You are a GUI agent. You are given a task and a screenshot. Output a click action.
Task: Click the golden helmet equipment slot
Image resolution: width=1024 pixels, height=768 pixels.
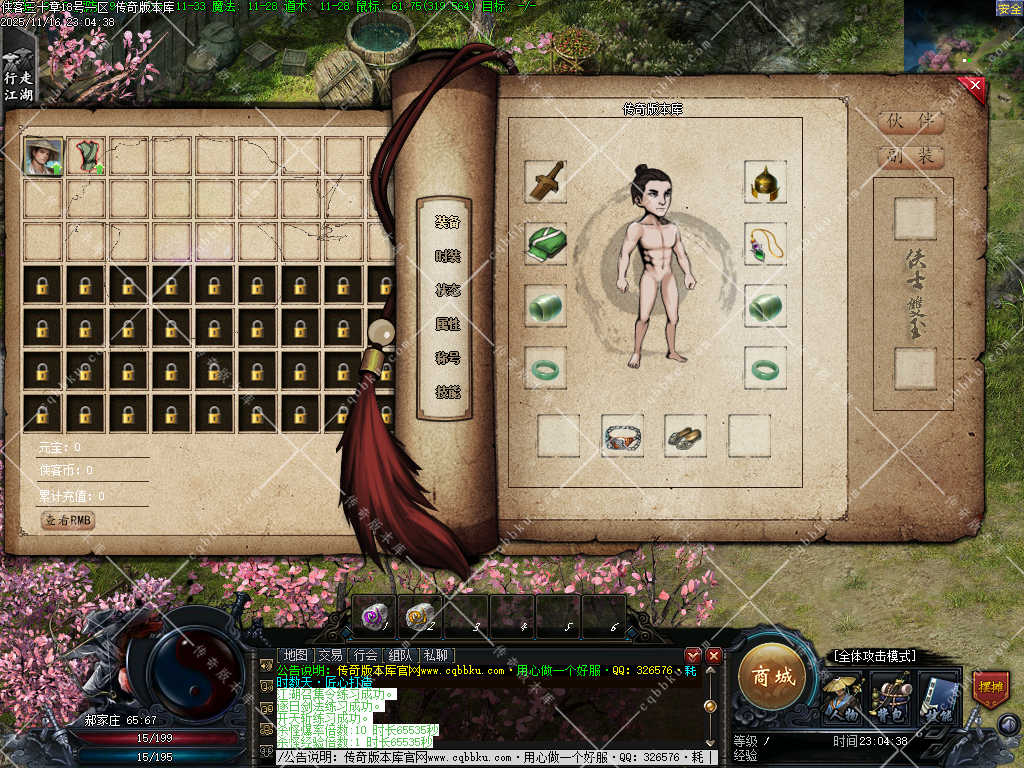765,181
